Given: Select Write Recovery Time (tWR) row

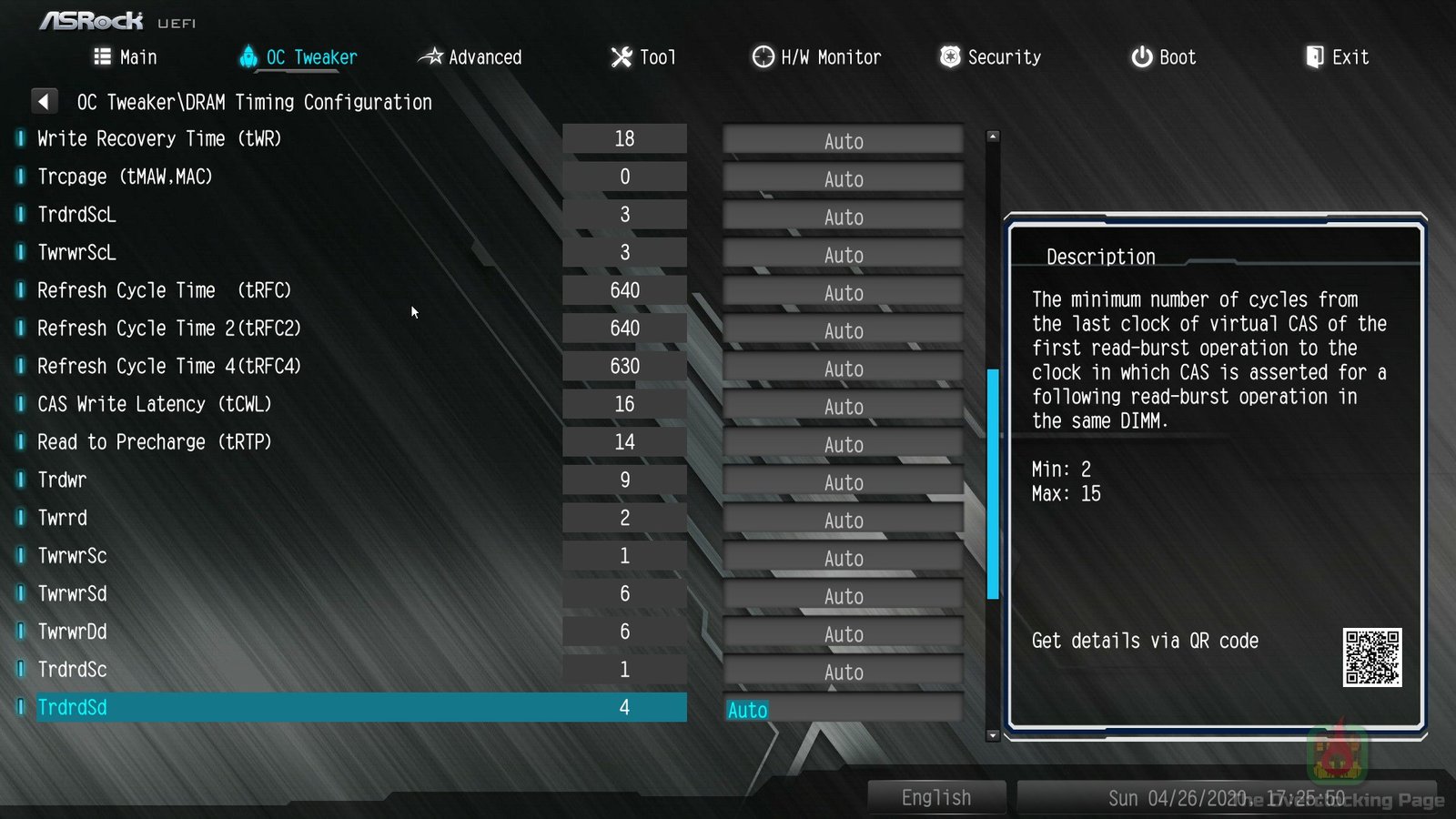Looking at the screenshot, I should coord(159,139).
